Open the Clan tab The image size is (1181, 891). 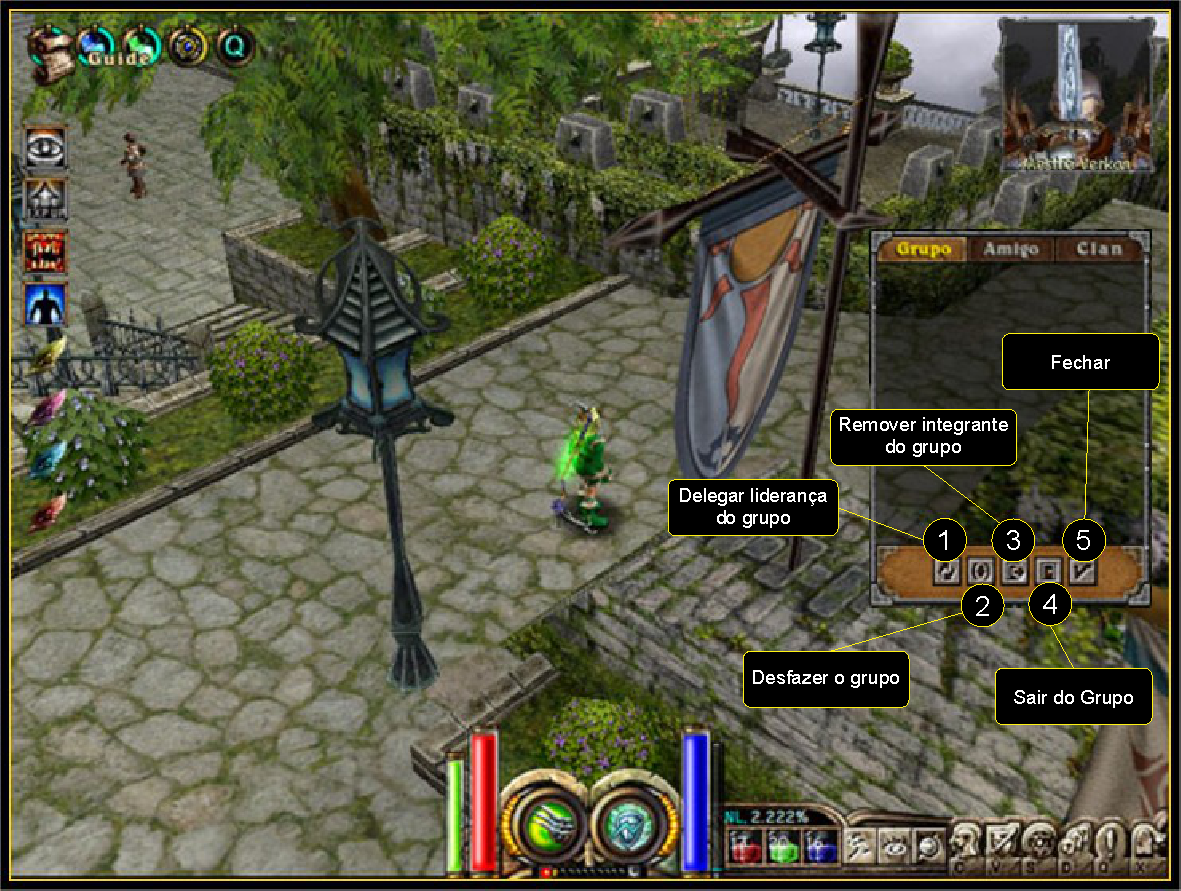pos(1097,249)
